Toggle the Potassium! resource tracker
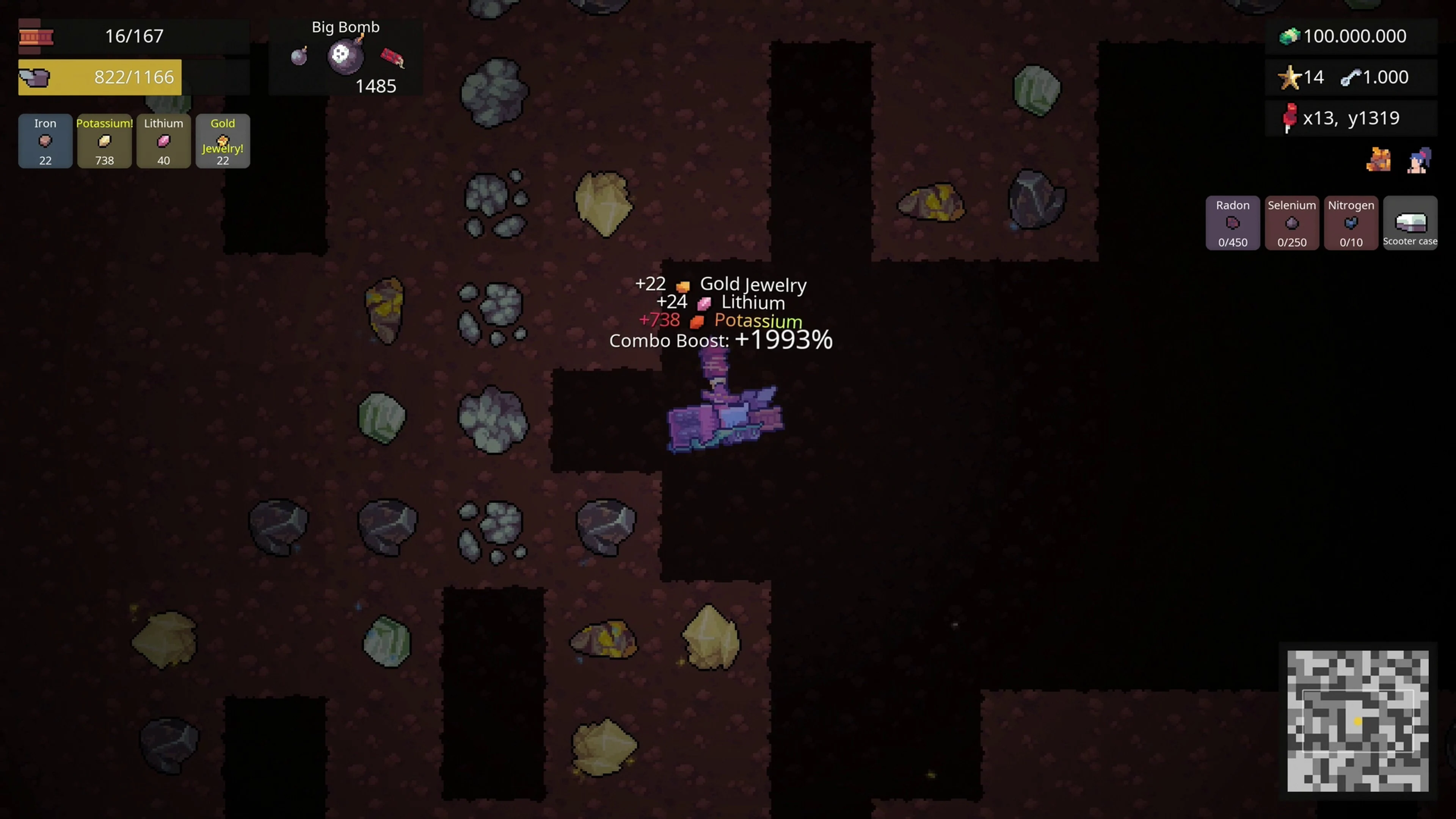This screenshot has width=1456, height=819. [104, 141]
